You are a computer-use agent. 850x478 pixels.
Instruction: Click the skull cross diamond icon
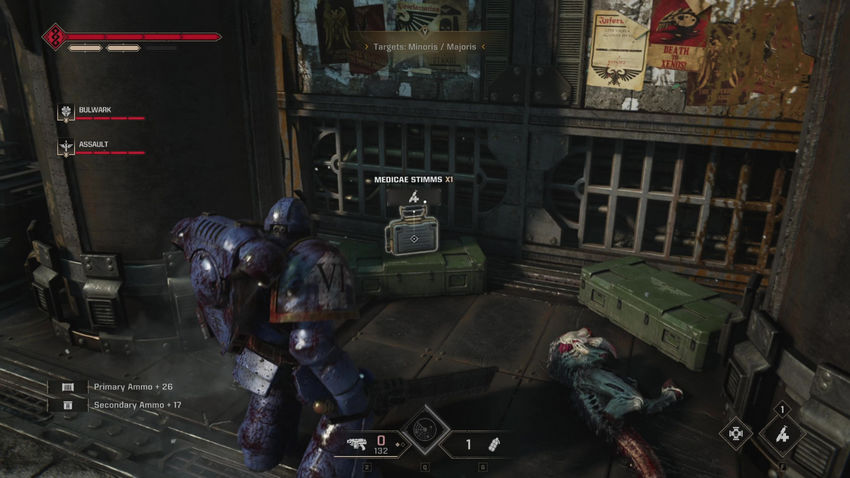(736, 433)
